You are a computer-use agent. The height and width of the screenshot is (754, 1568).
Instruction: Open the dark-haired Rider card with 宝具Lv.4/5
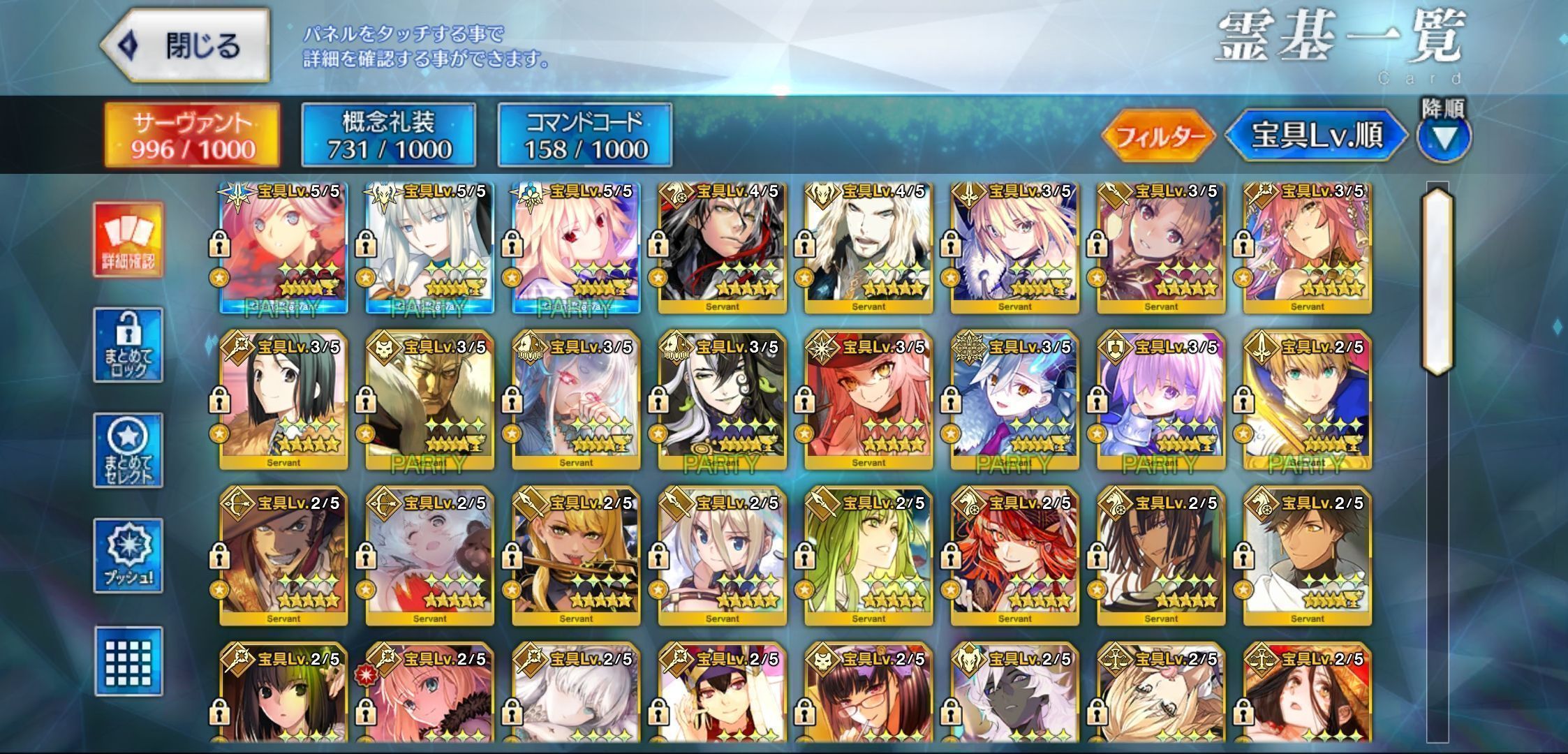pyautogui.click(x=722, y=244)
